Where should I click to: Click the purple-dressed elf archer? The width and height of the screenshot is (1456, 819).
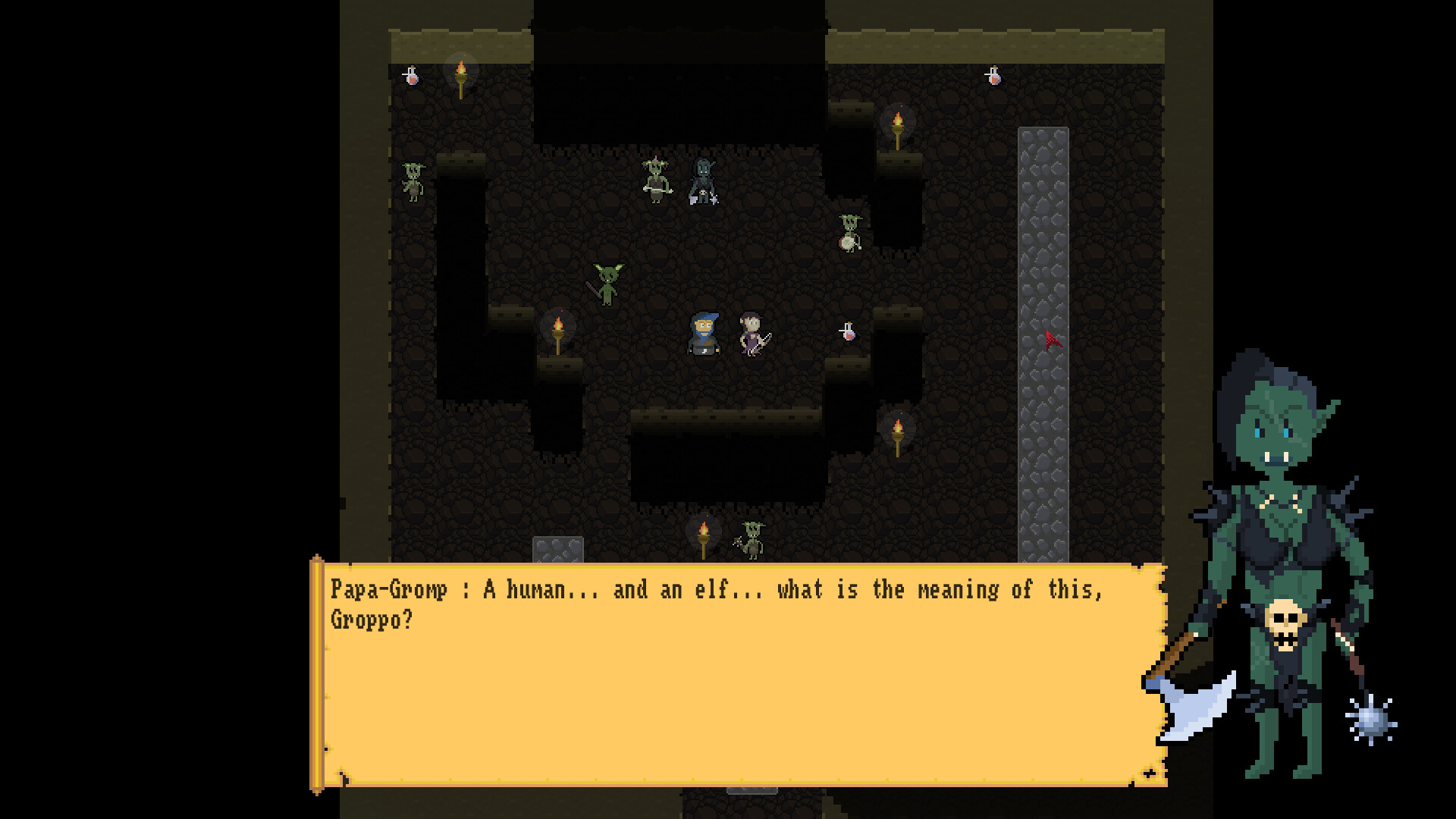(x=749, y=335)
